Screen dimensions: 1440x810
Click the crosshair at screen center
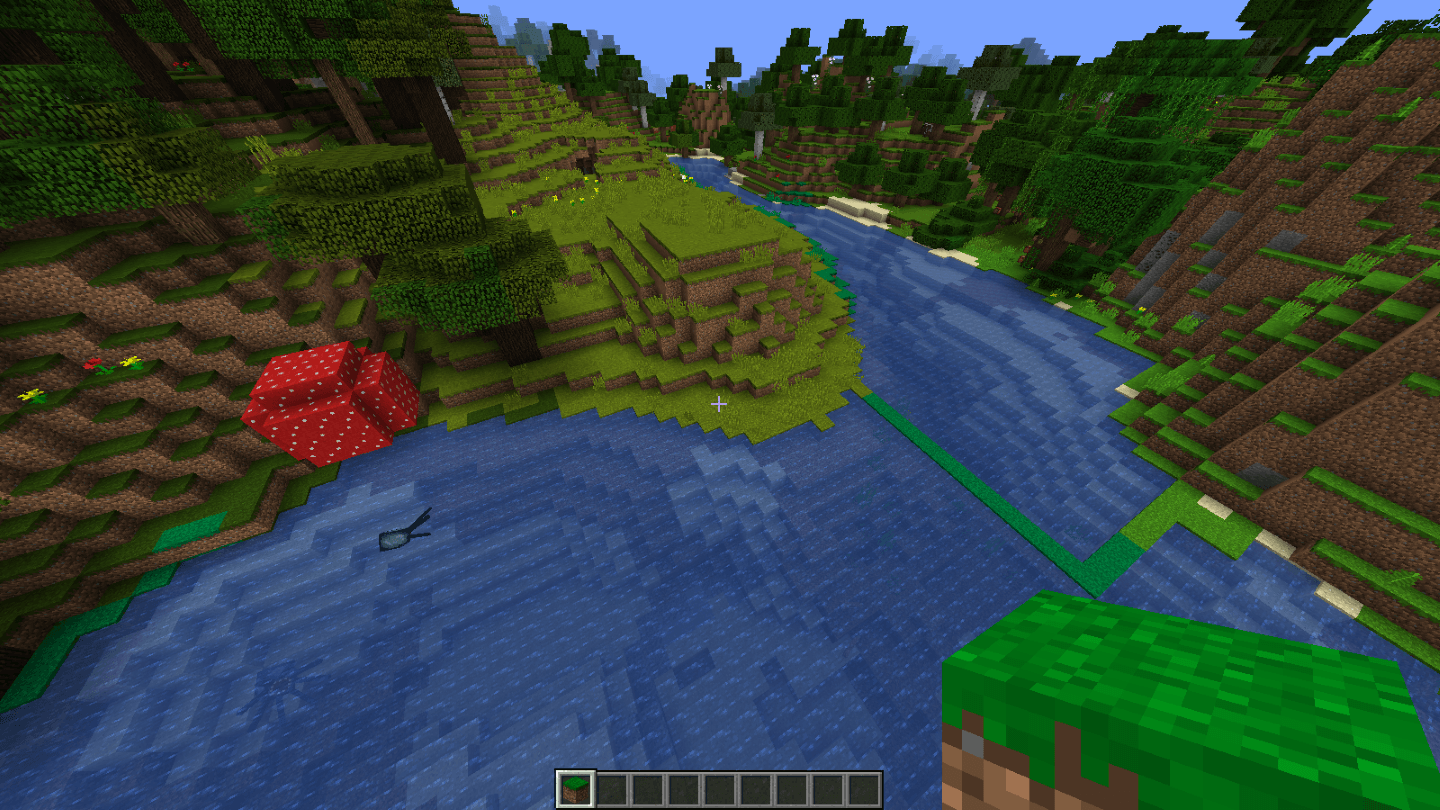718,404
